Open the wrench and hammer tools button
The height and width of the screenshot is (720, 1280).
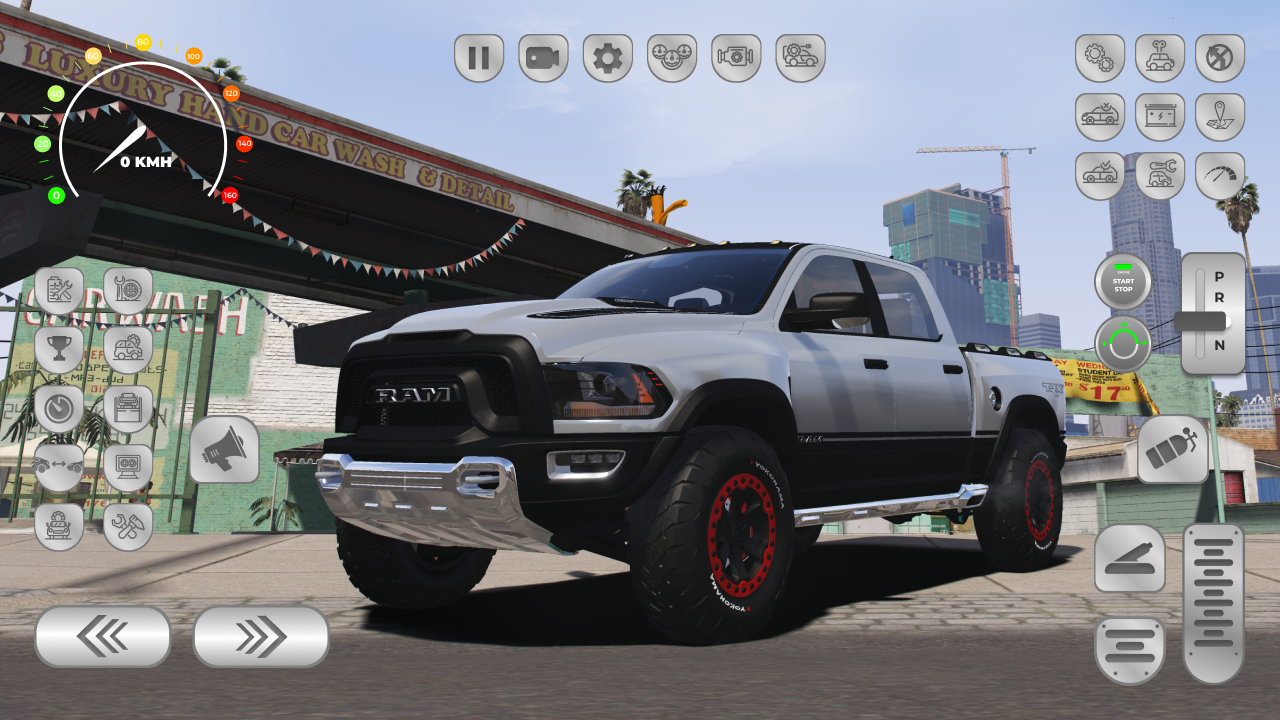[128, 526]
